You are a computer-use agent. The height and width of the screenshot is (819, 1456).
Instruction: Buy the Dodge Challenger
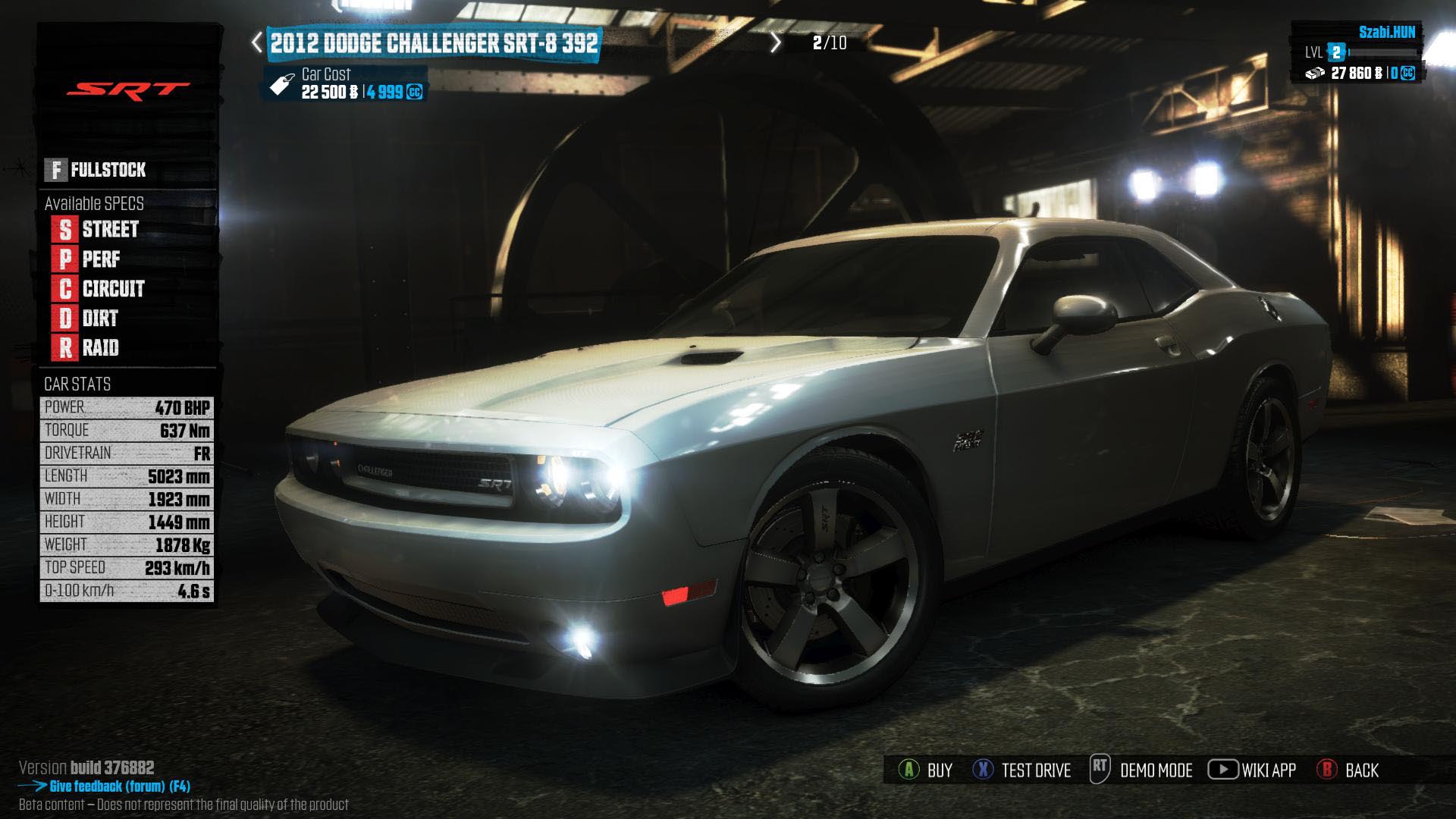[925, 770]
